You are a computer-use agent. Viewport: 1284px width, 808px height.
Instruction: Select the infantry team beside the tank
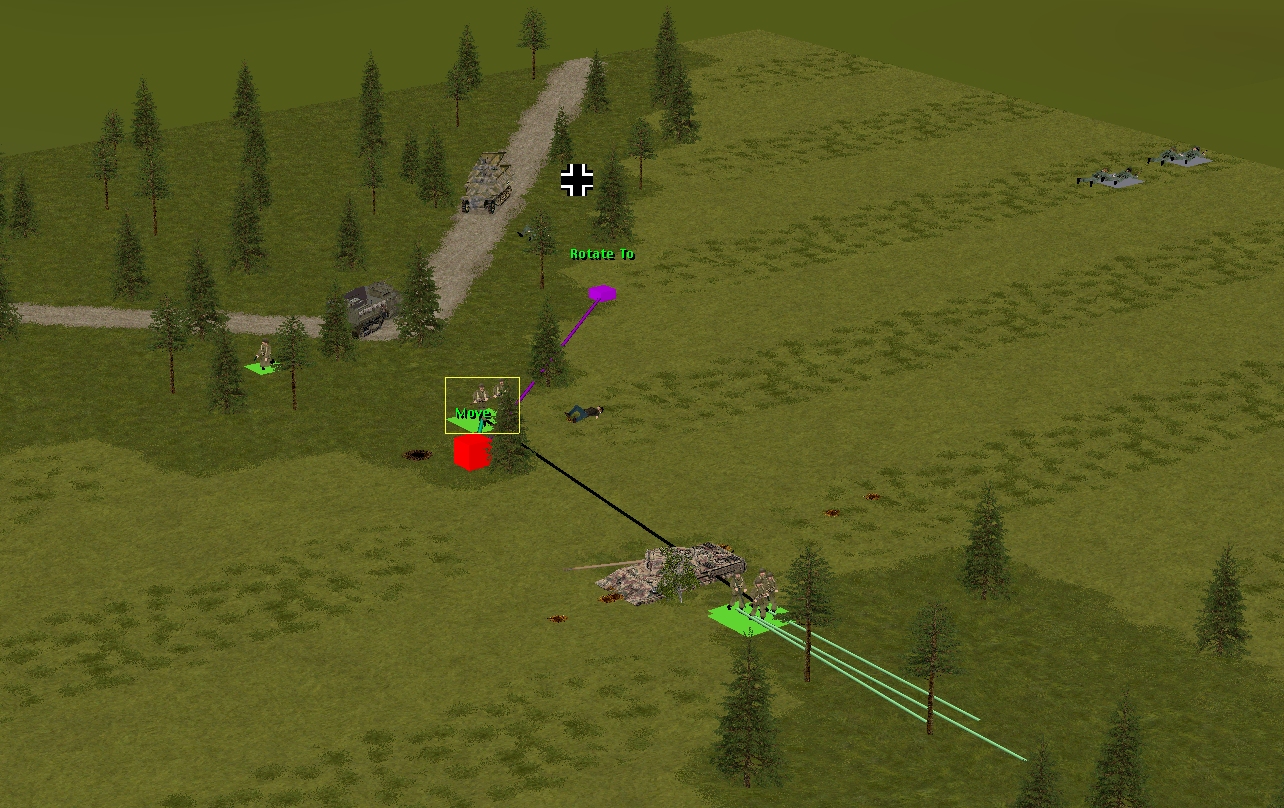[x=752, y=596]
